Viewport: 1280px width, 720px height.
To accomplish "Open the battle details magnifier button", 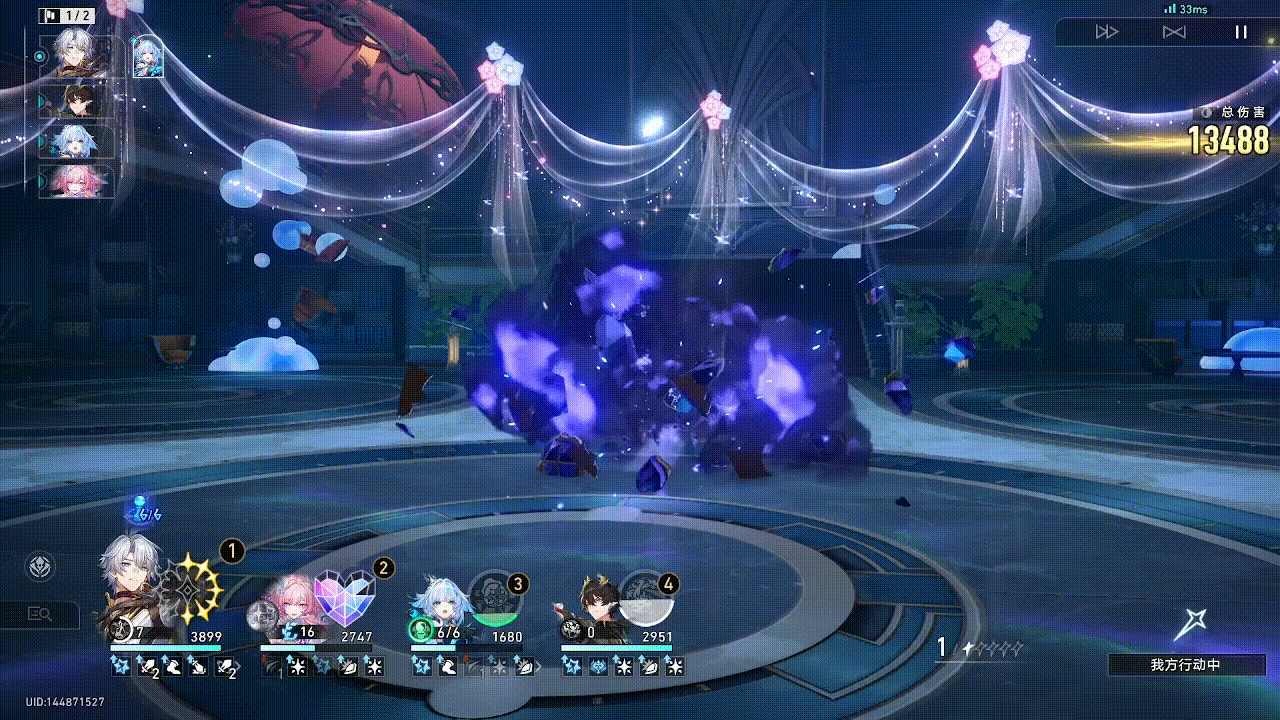I will pyautogui.click(x=40, y=614).
